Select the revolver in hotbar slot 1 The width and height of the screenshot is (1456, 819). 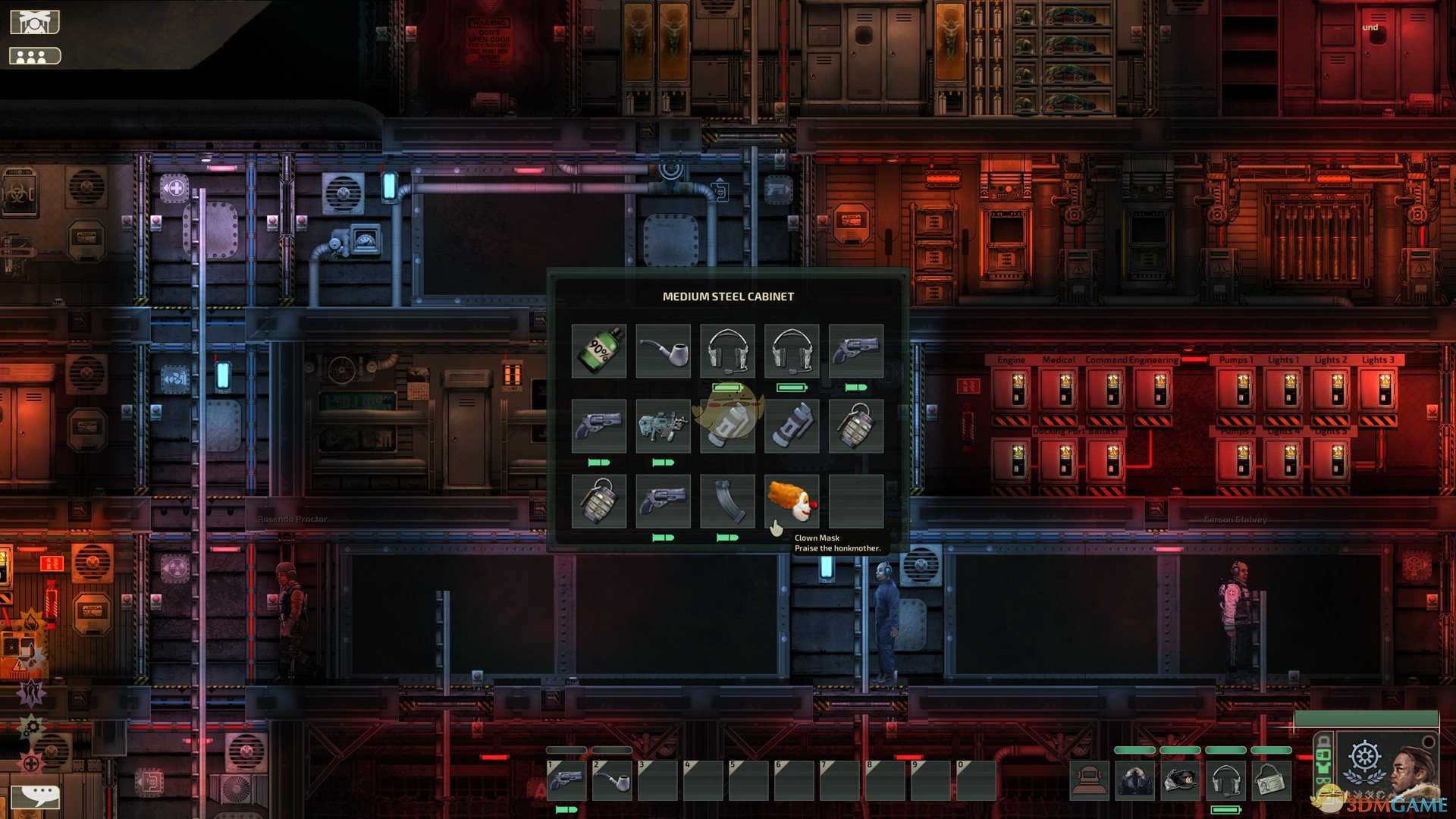[x=566, y=780]
